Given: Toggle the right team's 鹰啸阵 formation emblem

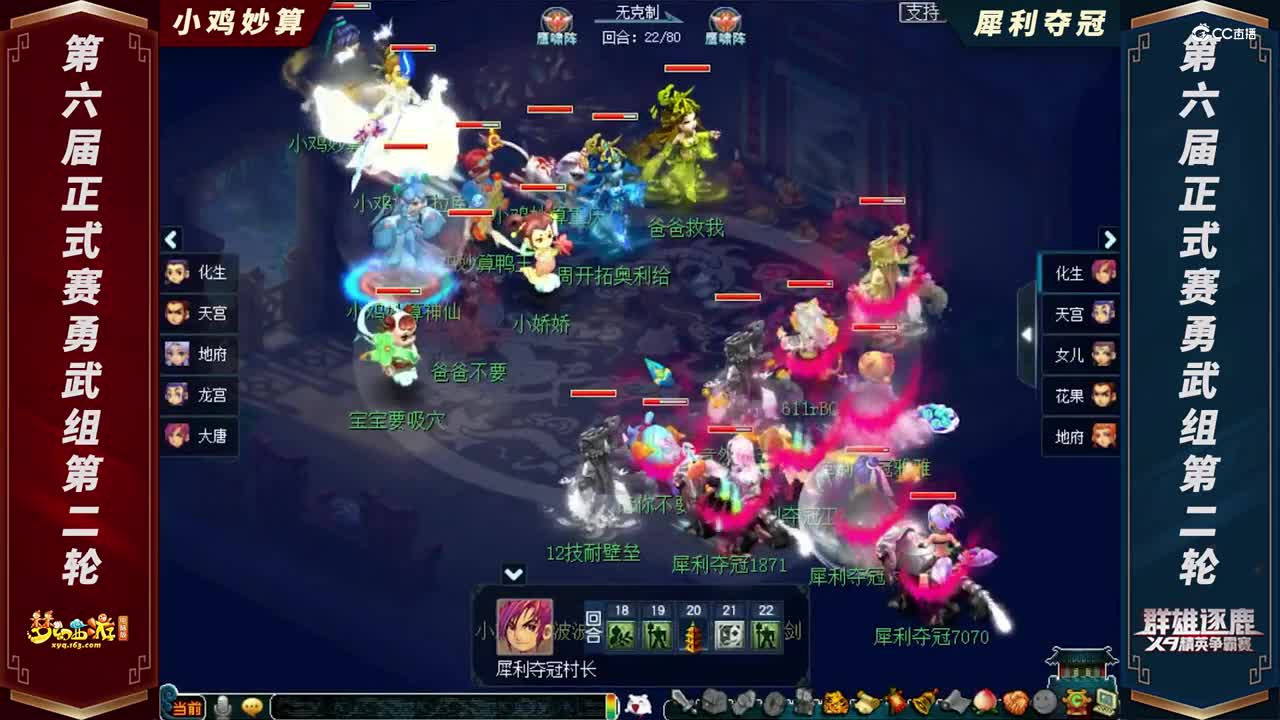Looking at the screenshot, I should 723,20.
